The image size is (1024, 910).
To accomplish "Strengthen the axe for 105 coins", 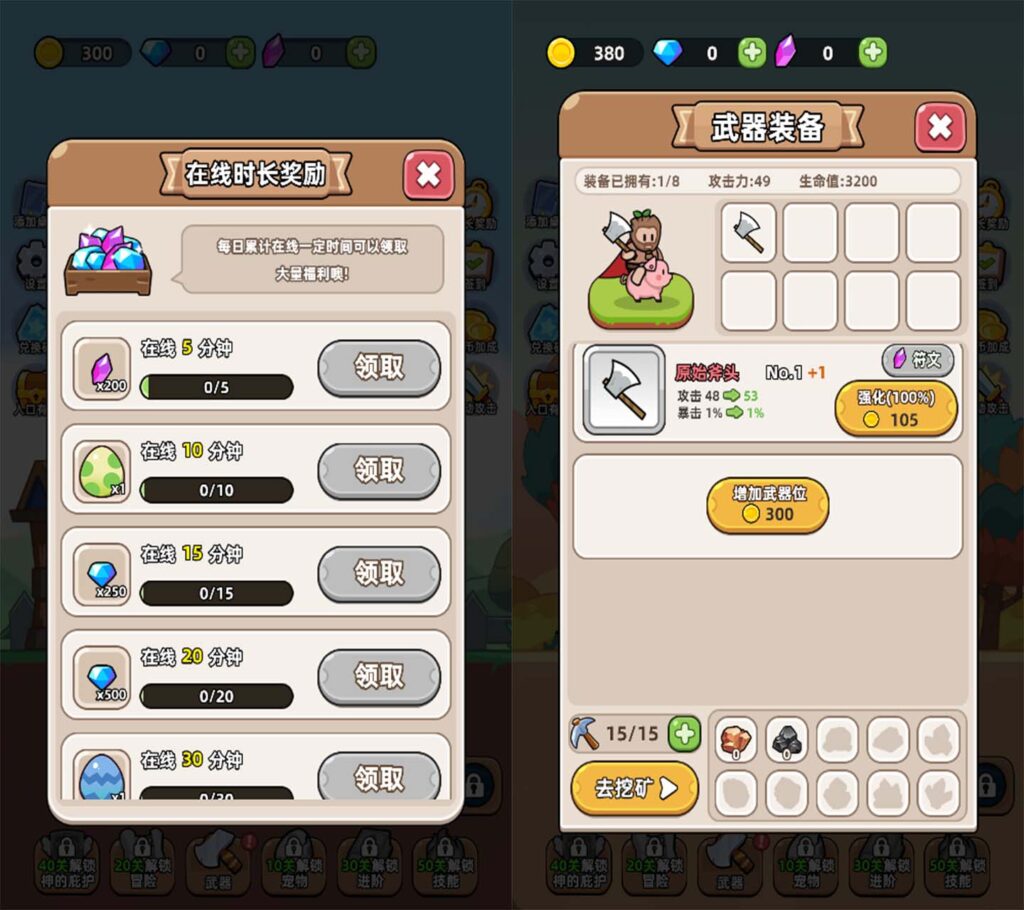I will tap(896, 408).
